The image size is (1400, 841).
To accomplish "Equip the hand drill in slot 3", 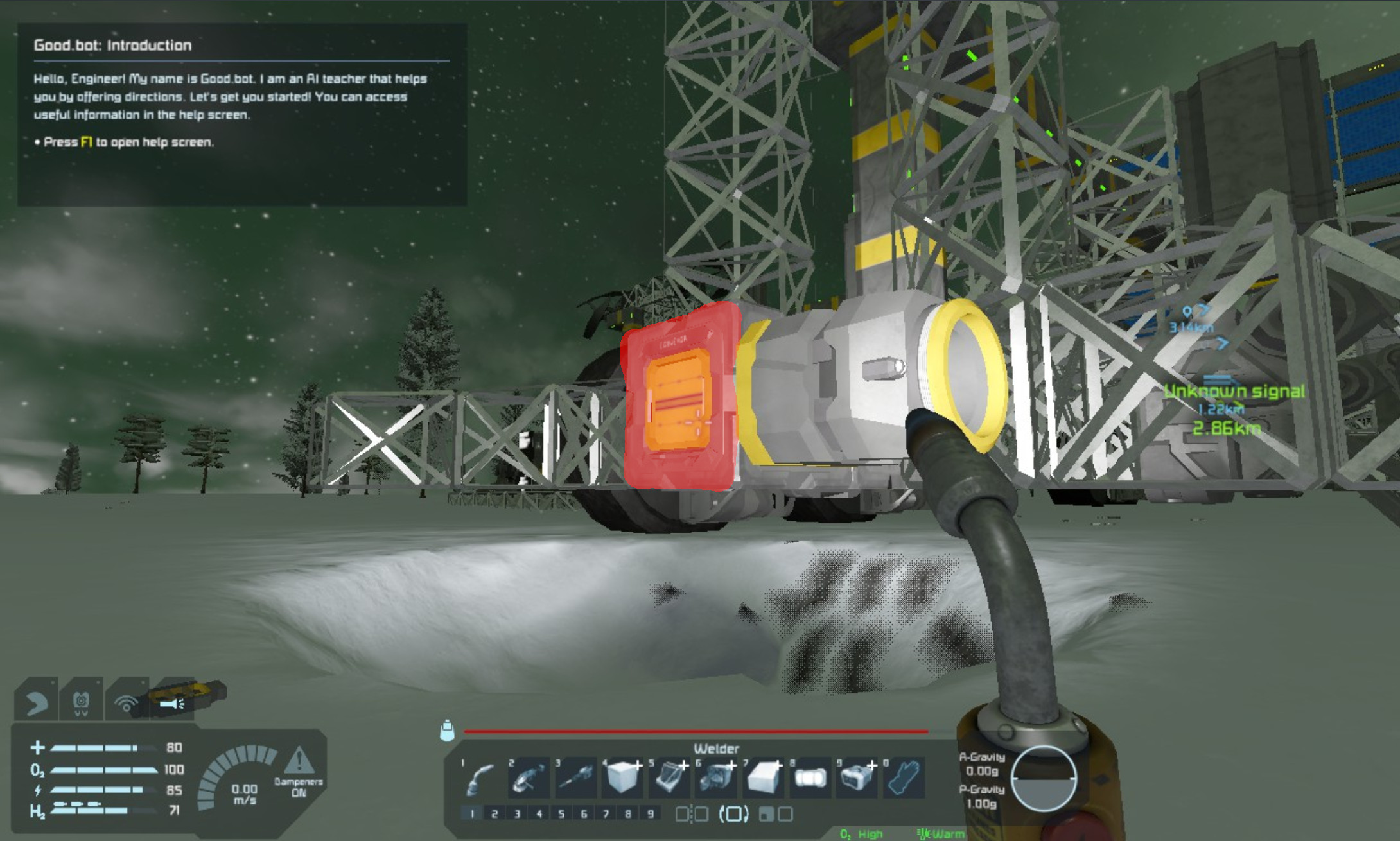I will point(575,777).
